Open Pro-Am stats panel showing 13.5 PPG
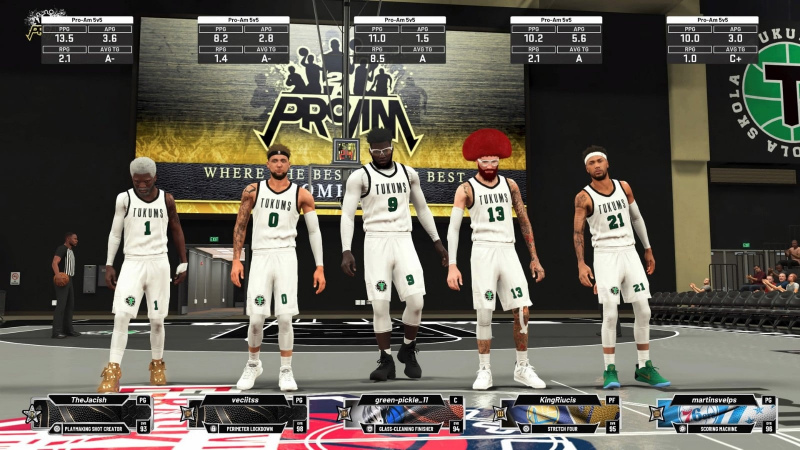This screenshot has height=450, width=800. [x=87, y=40]
